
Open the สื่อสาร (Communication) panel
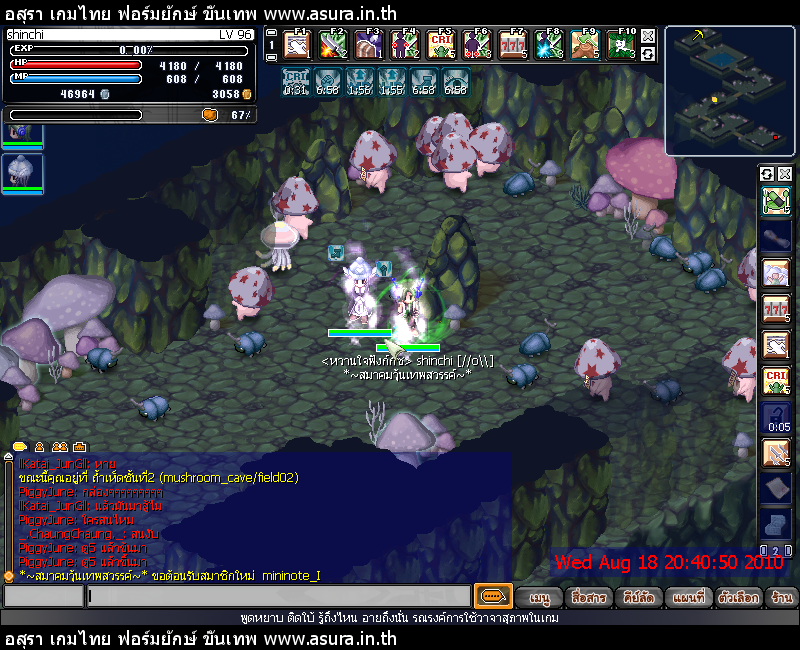tap(587, 597)
